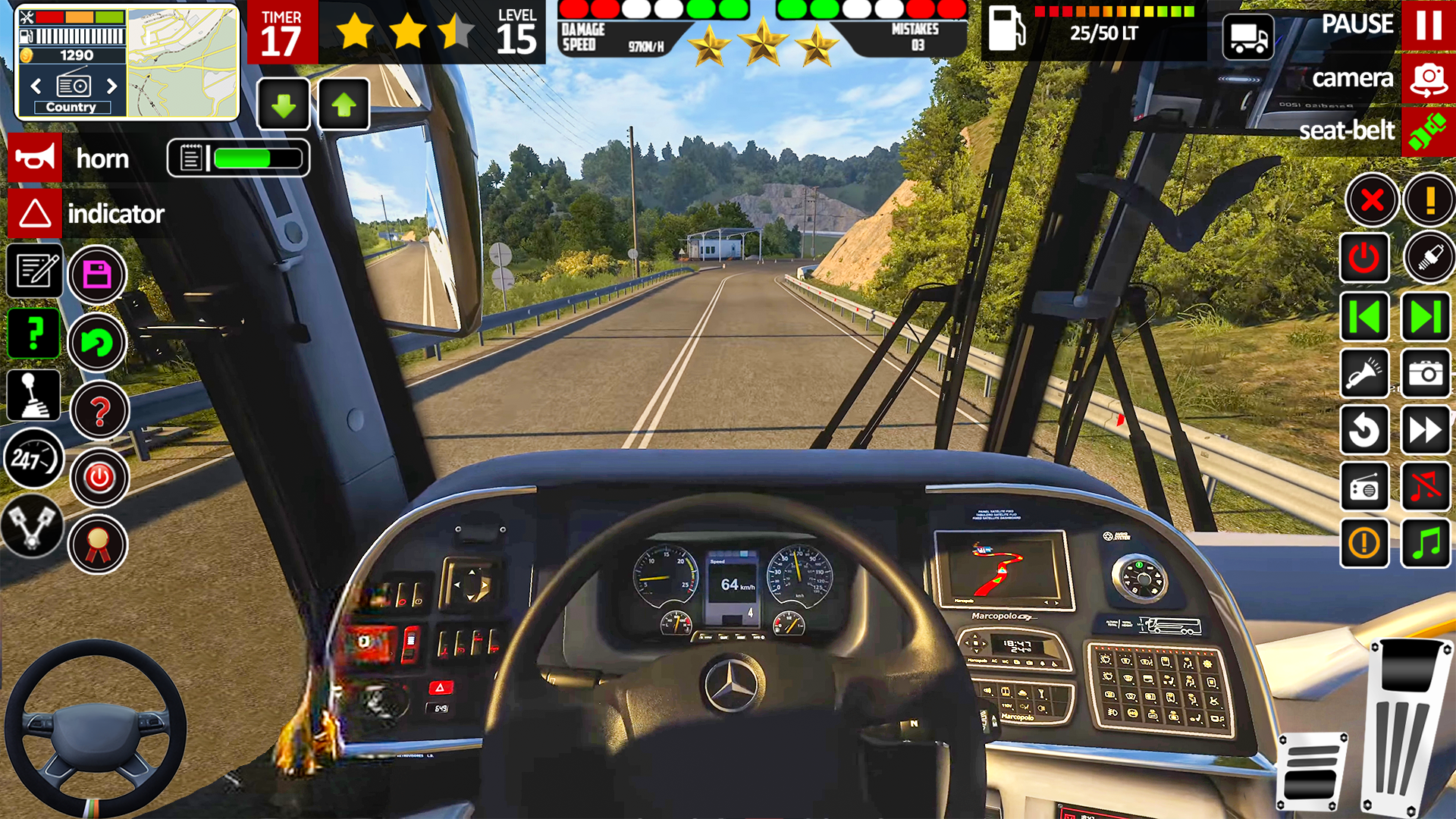This screenshot has height=819, width=1456.
Task: Turn on the radio icon
Action: pyautogui.click(x=1364, y=487)
